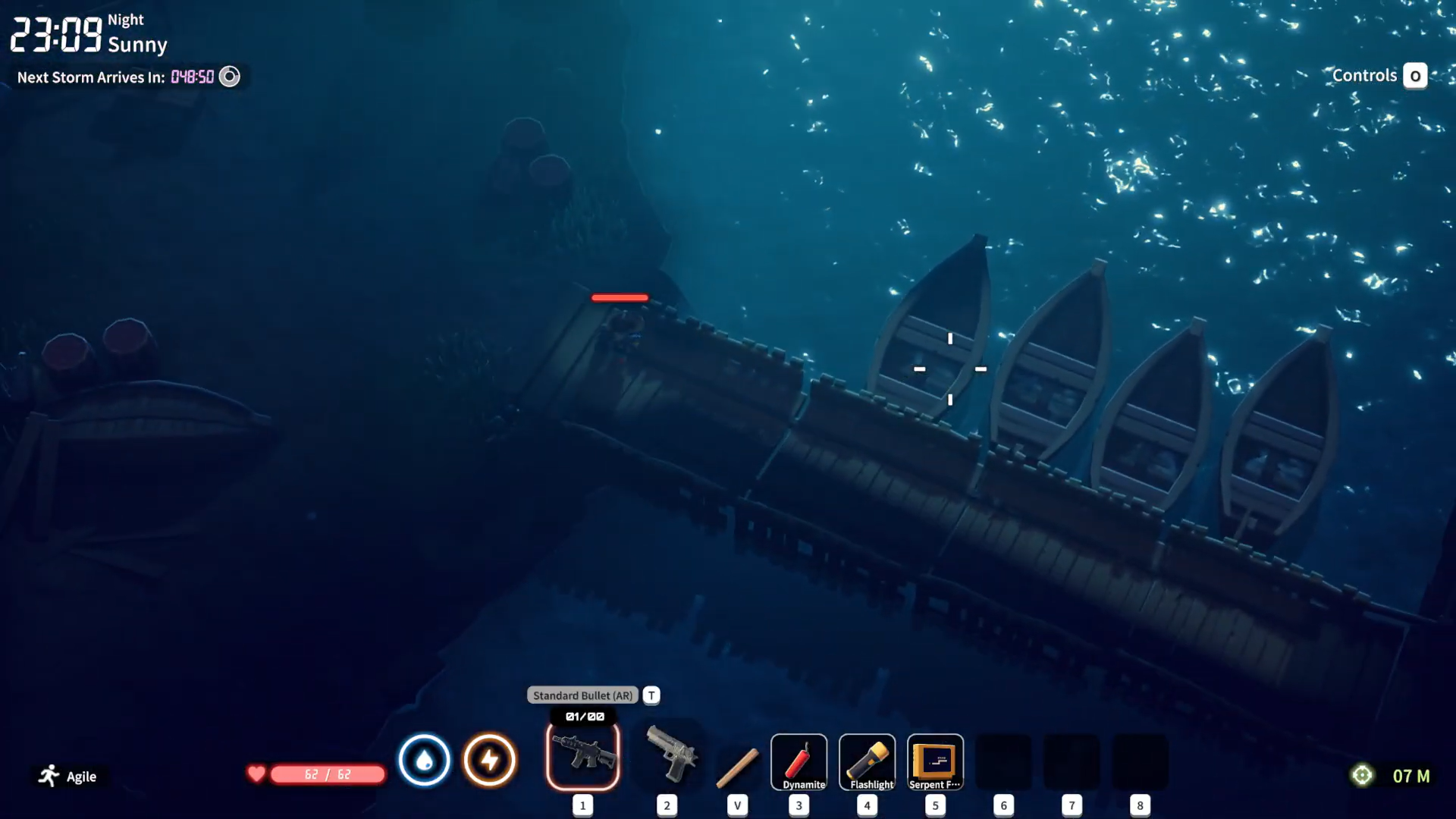Viewport: 1456px width, 819px height.
Task: Select empty hotbar slot 6
Action: 1003,762
